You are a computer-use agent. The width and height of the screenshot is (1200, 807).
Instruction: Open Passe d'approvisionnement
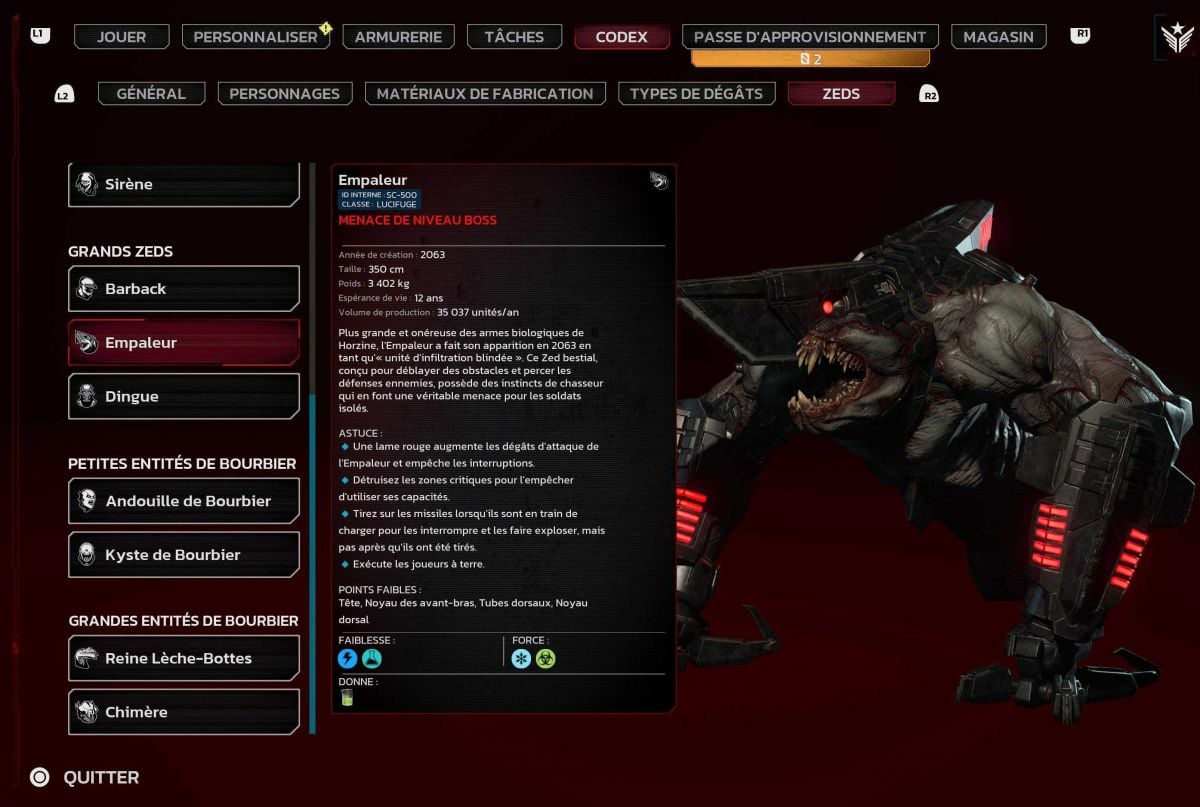(x=810, y=37)
